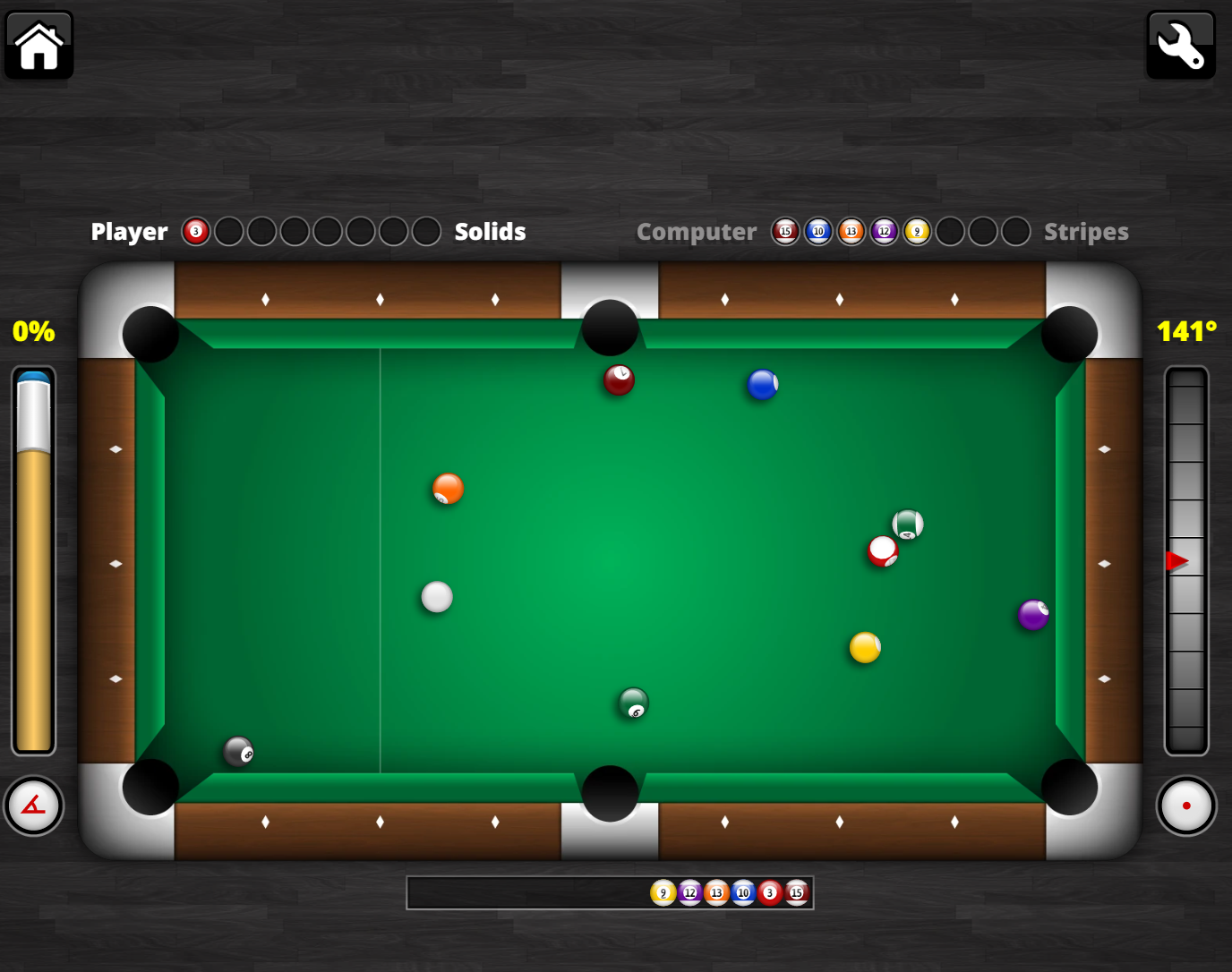This screenshot has height=972, width=1232.
Task: Open the game settings wrench icon
Action: click(1180, 45)
